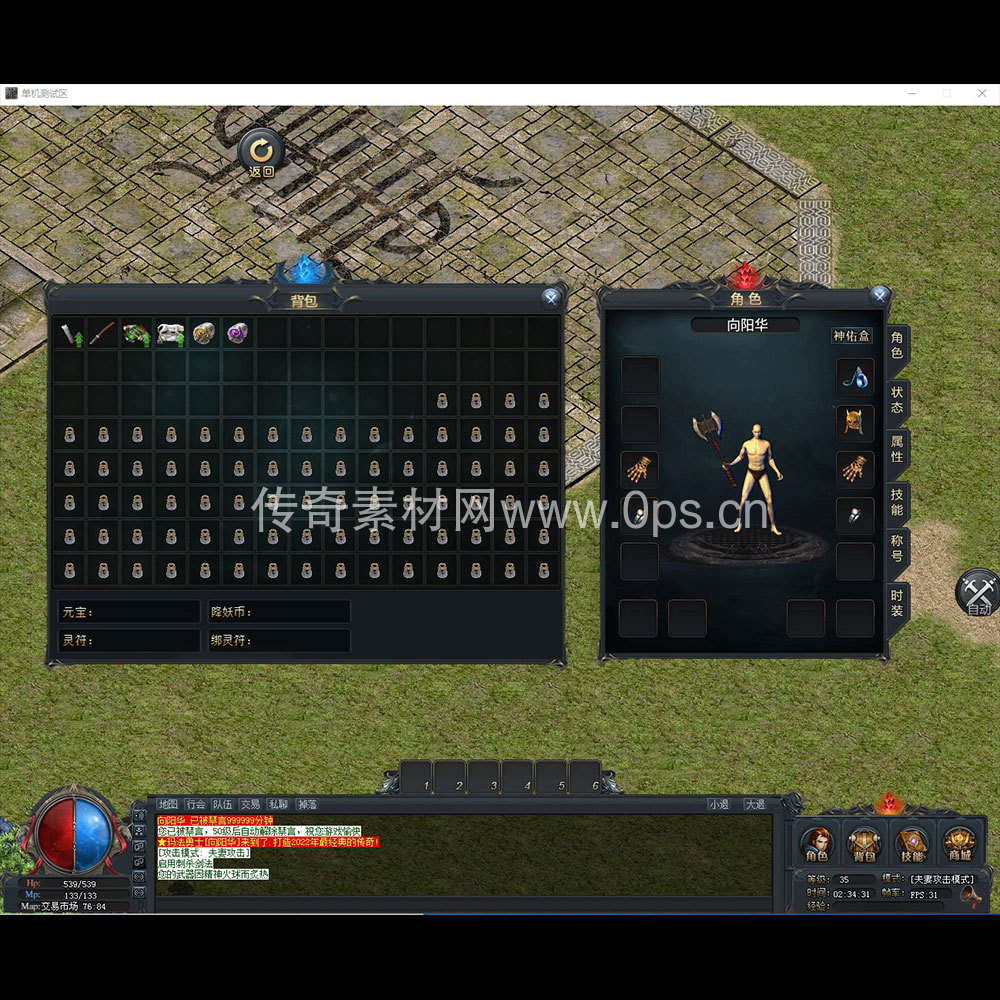Close the 背包 backpack window
Viewport: 1000px width, 1000px height.
pos(550,298)
